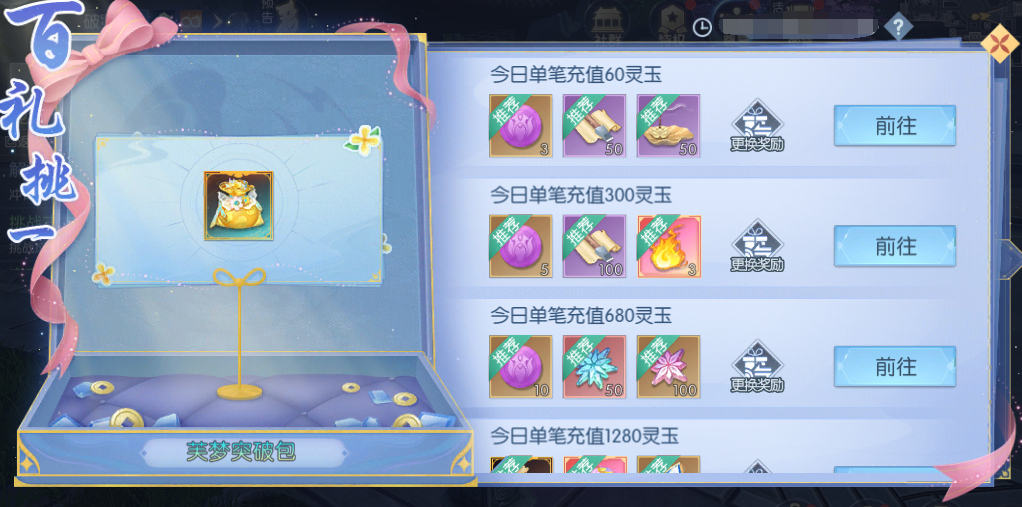Select 前往 on the 680 灵玉 row
The height and width of the screenshot is (507, 1022).
pyautogui.click(x=894, y=367)
